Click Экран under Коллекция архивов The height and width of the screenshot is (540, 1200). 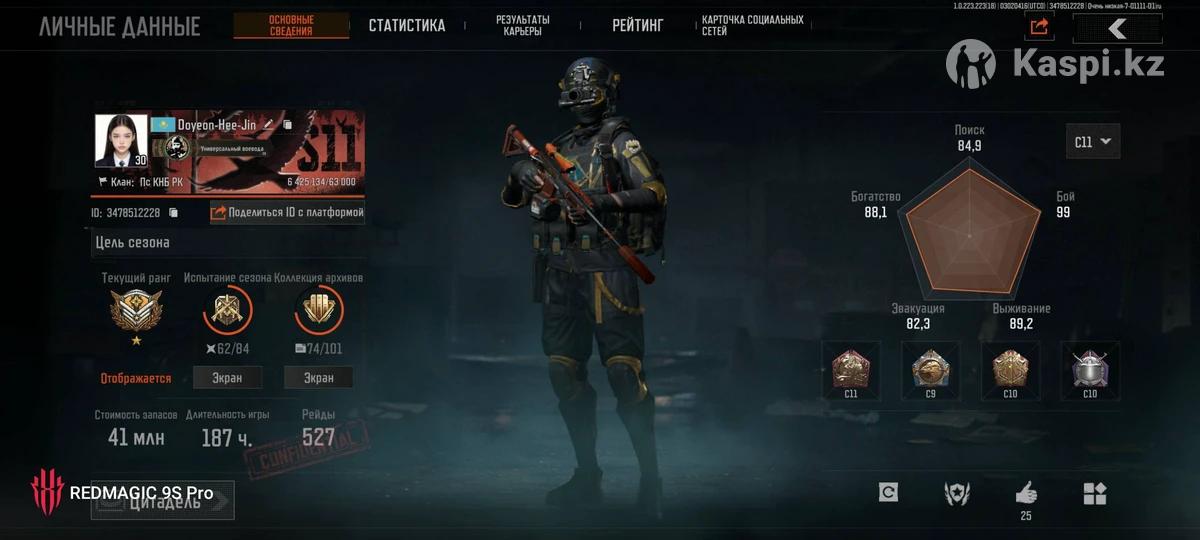click(x=318, y=378)
